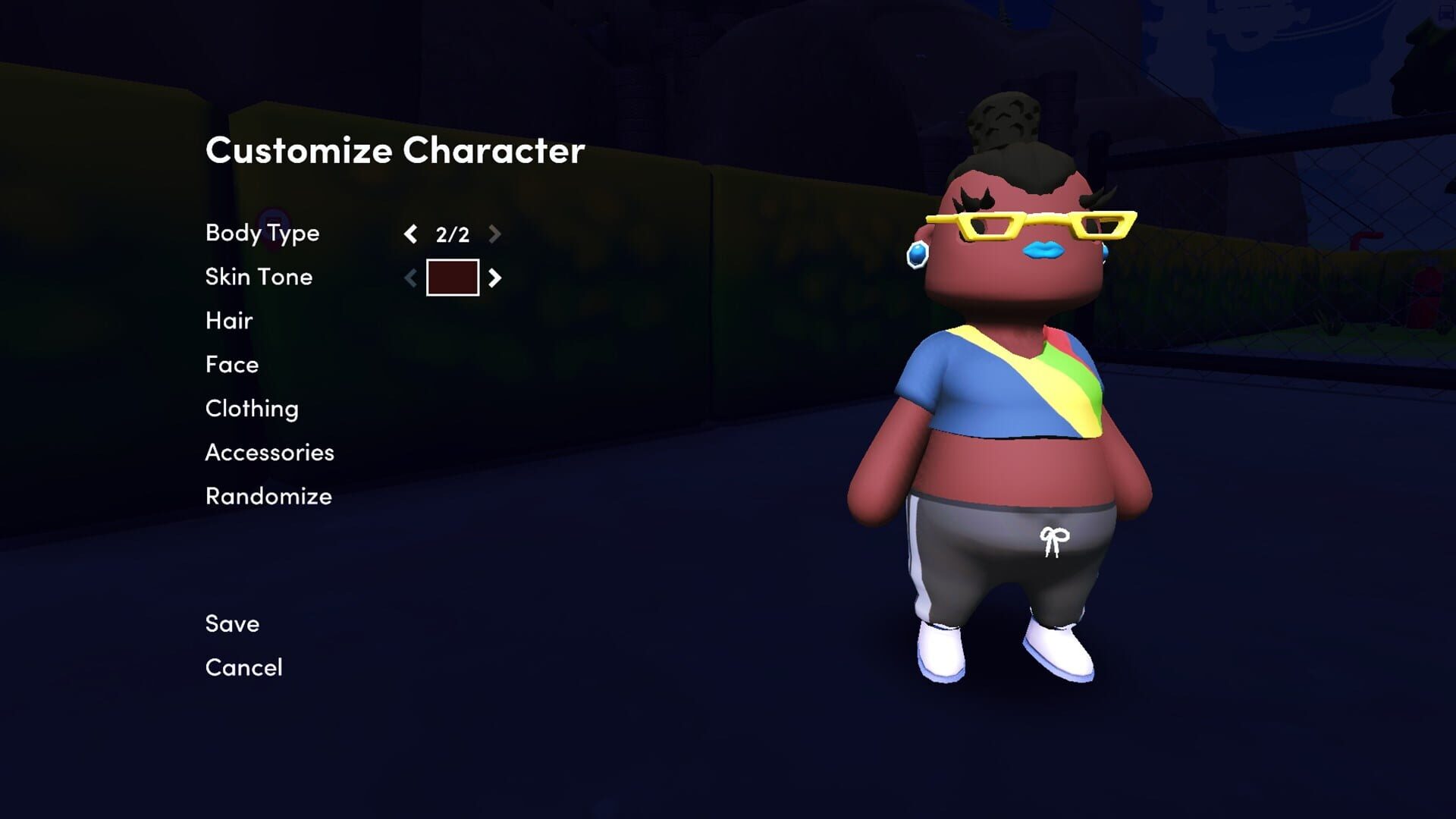Click the yellow glasses on the character
Image resolution: width=1456 pixels, height=819 pixels.
(x=1028, y=223)
